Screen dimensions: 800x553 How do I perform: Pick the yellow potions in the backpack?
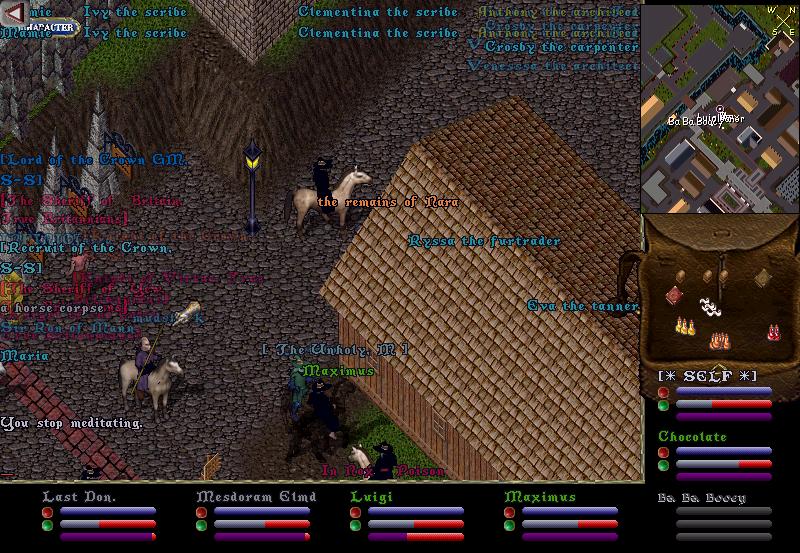point(686,326)
